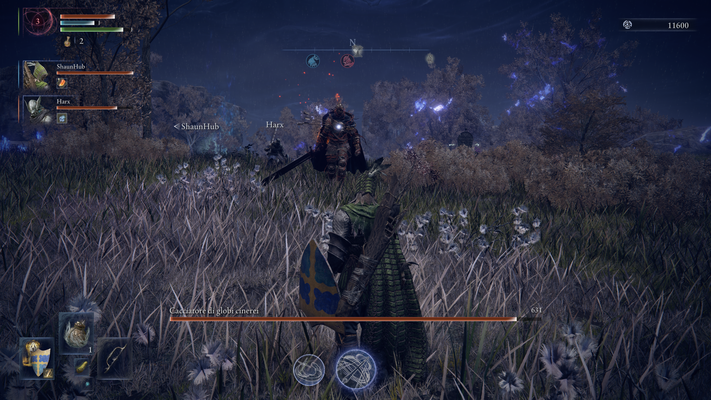Activate the glowing ultimate art icon
711x400 pixels.
(355, 369)
